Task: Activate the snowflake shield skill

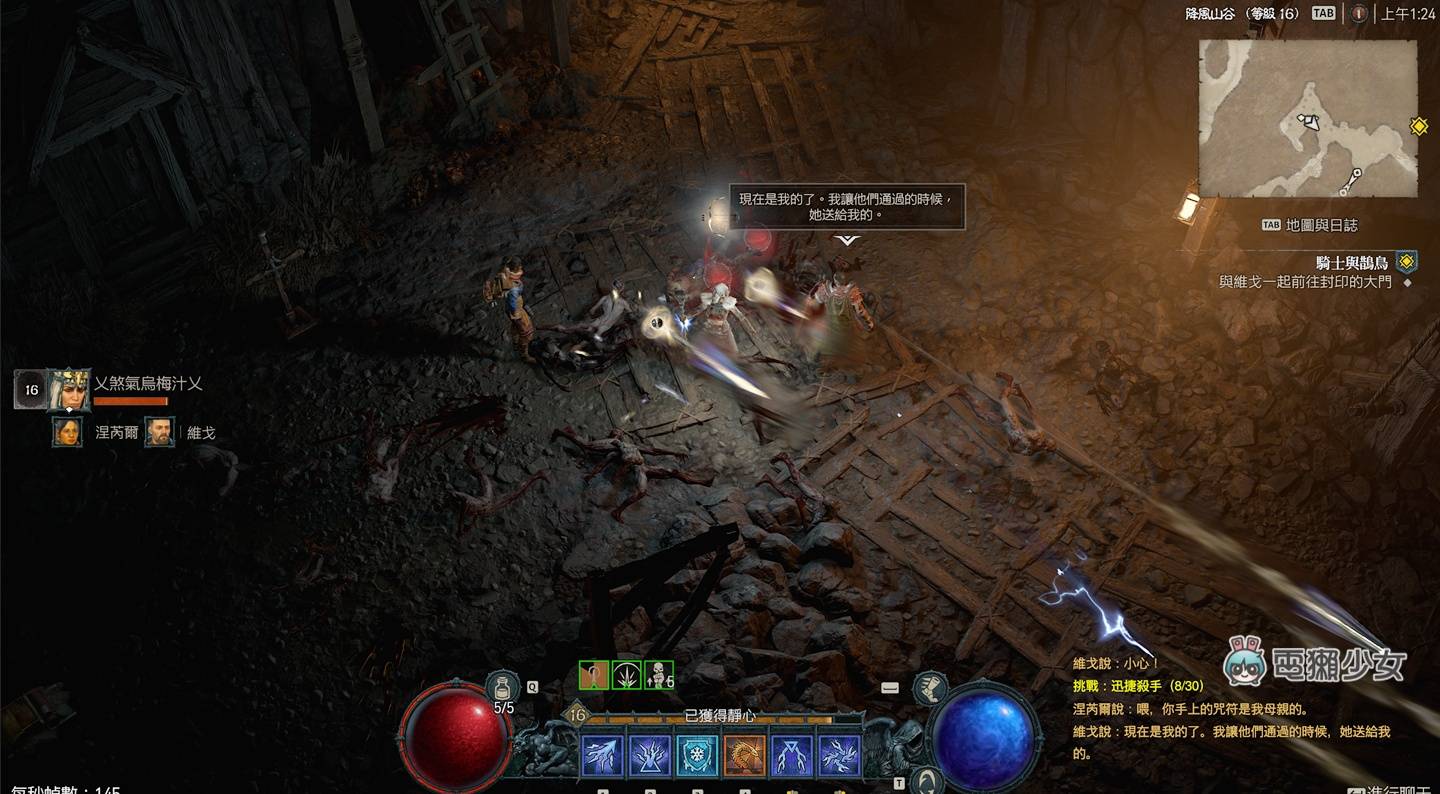Action: (x=697, y=756)
